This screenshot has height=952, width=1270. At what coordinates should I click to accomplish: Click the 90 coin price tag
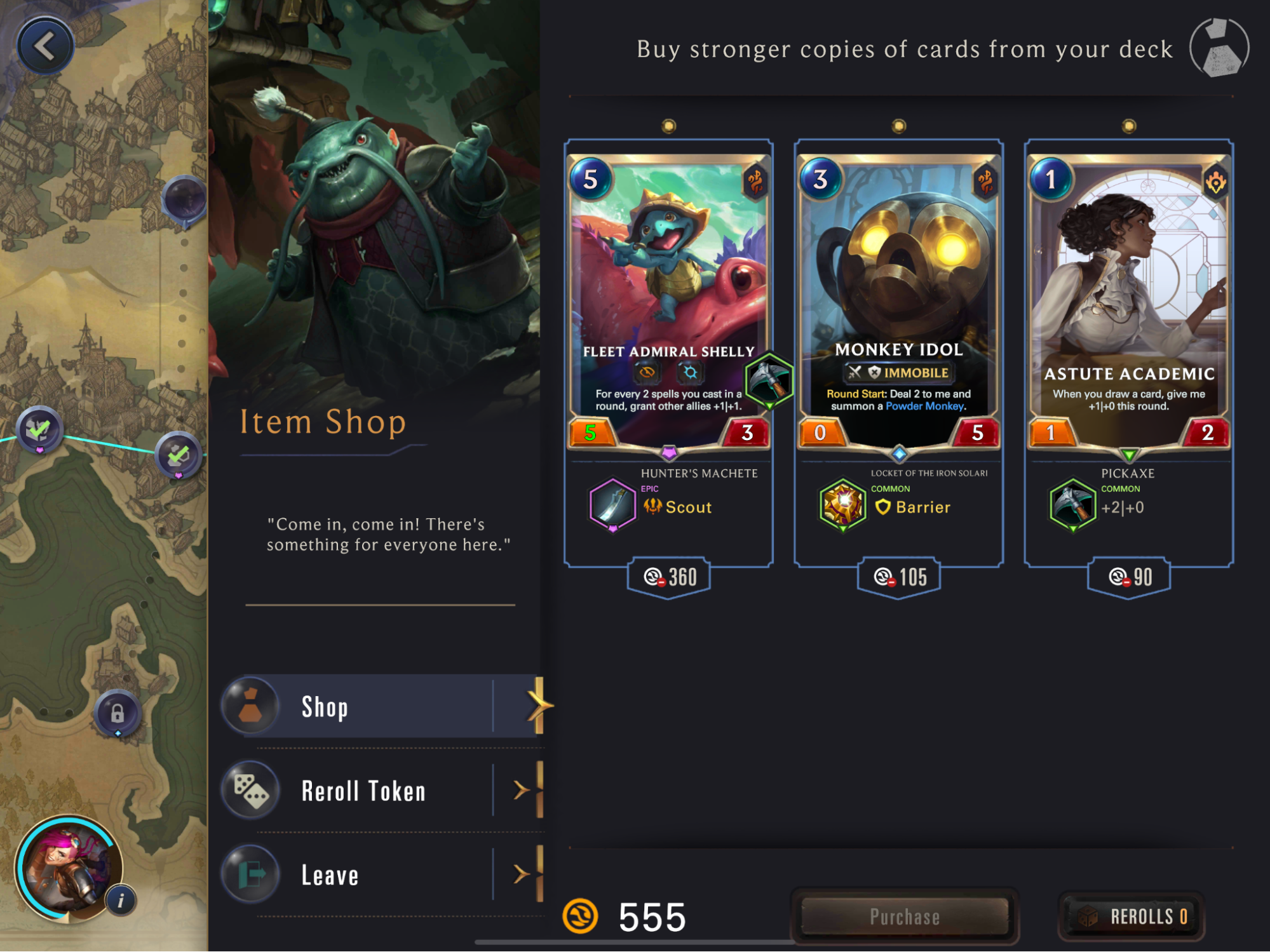[x=1129, y=577]
